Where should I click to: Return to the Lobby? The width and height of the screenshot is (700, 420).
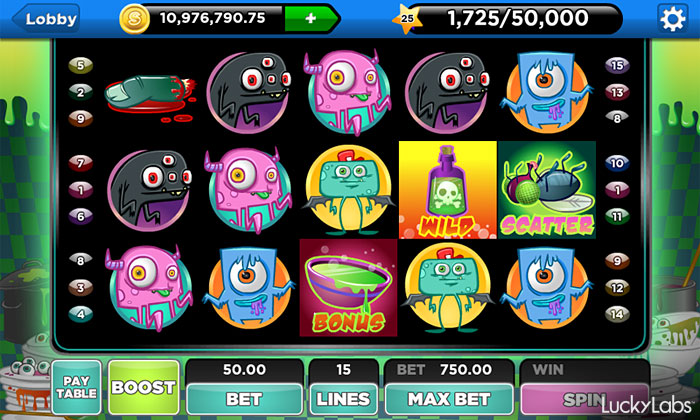(x=51, y=19)
